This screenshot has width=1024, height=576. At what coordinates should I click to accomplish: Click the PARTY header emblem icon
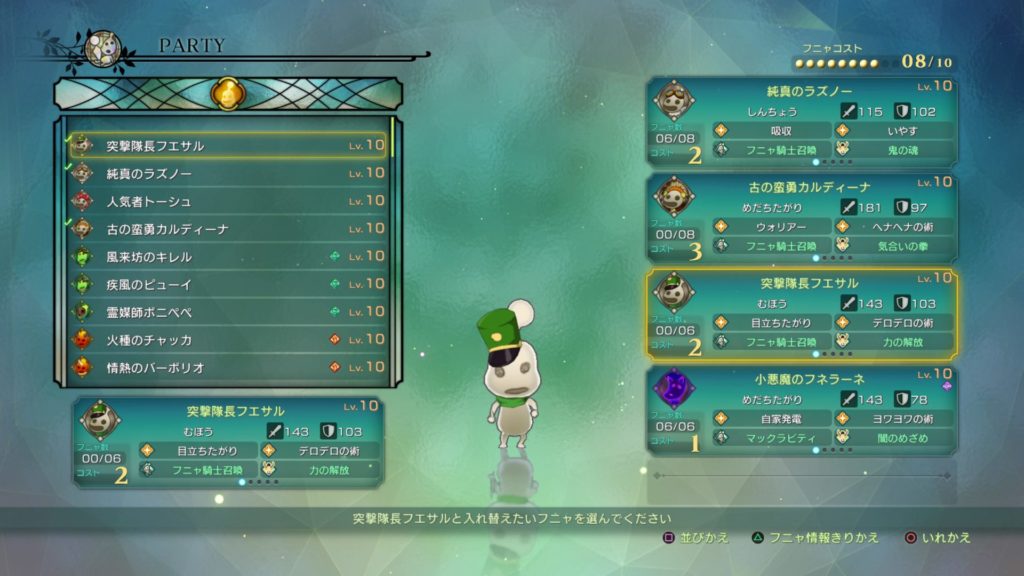point(103,48)
